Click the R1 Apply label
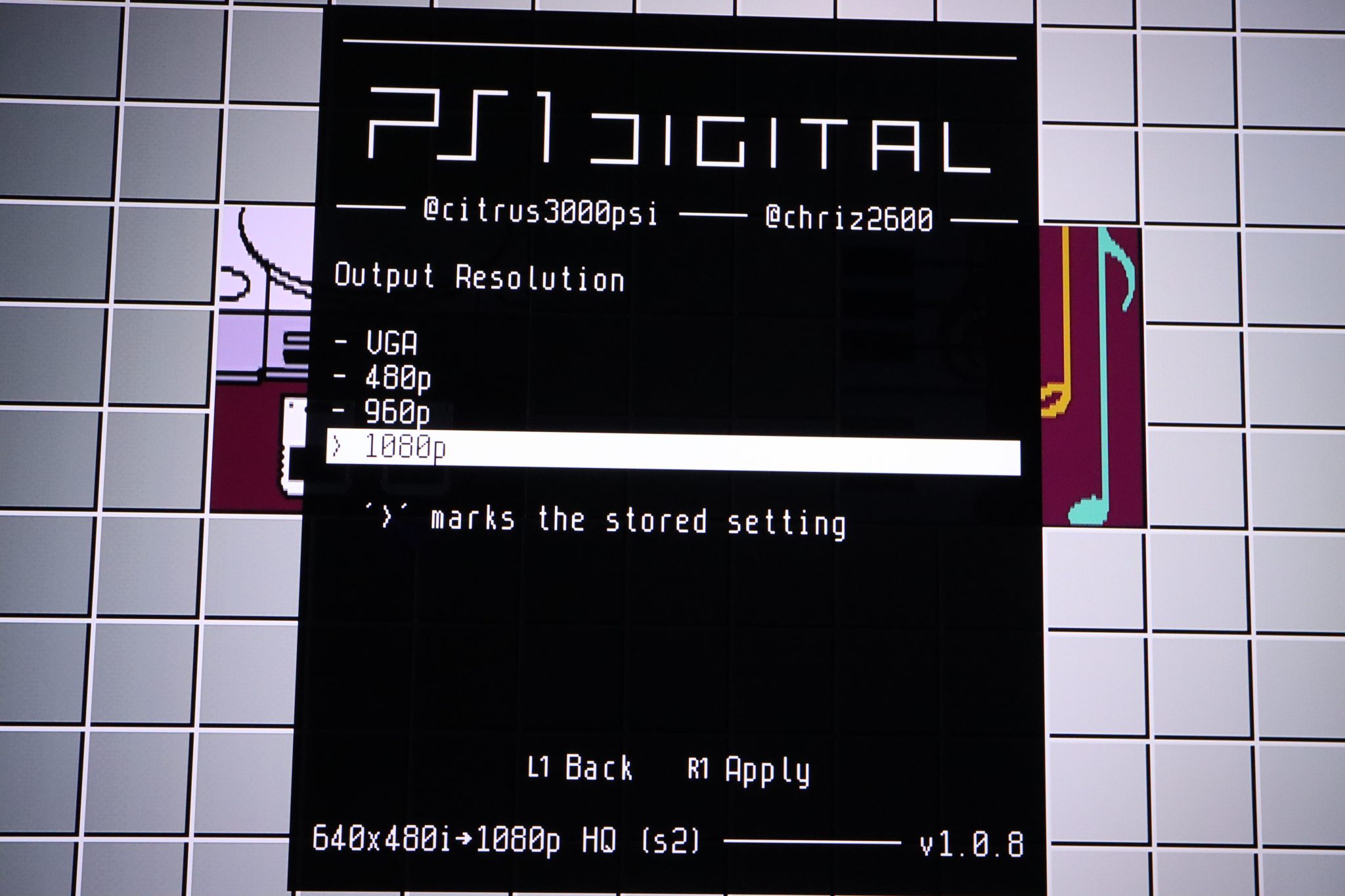Image resolution: width=1345 pixels, height=896 pixels. pyautogui.click(x=749, y=767)
